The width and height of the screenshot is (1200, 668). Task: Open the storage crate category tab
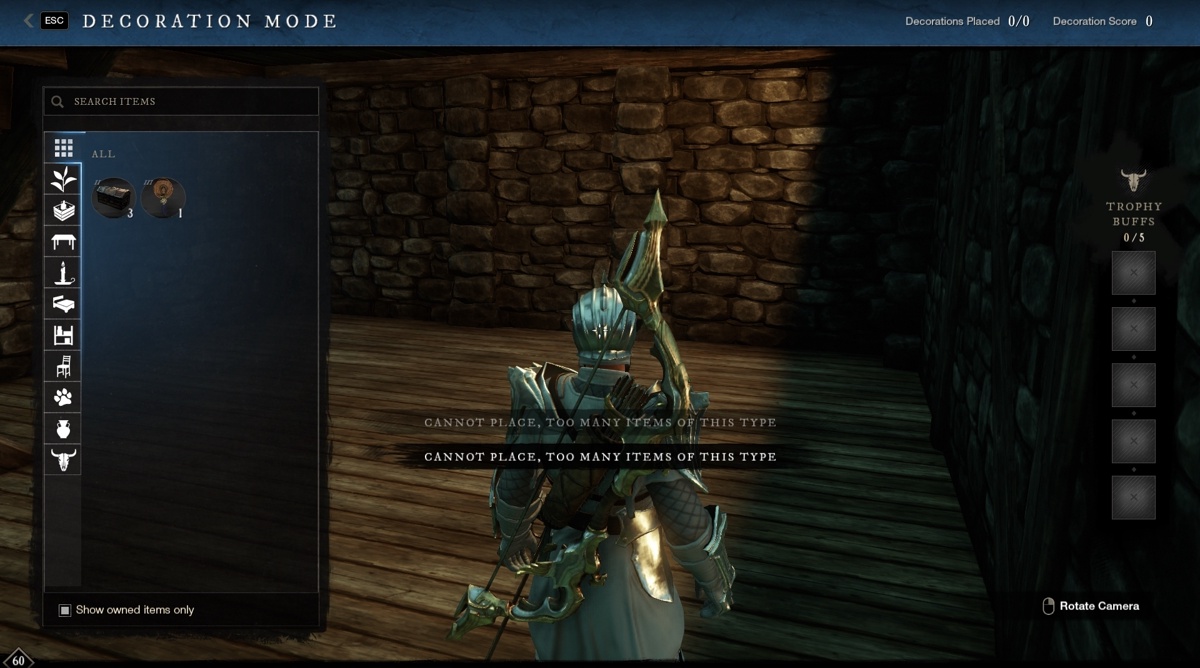(x=64, y=210)
